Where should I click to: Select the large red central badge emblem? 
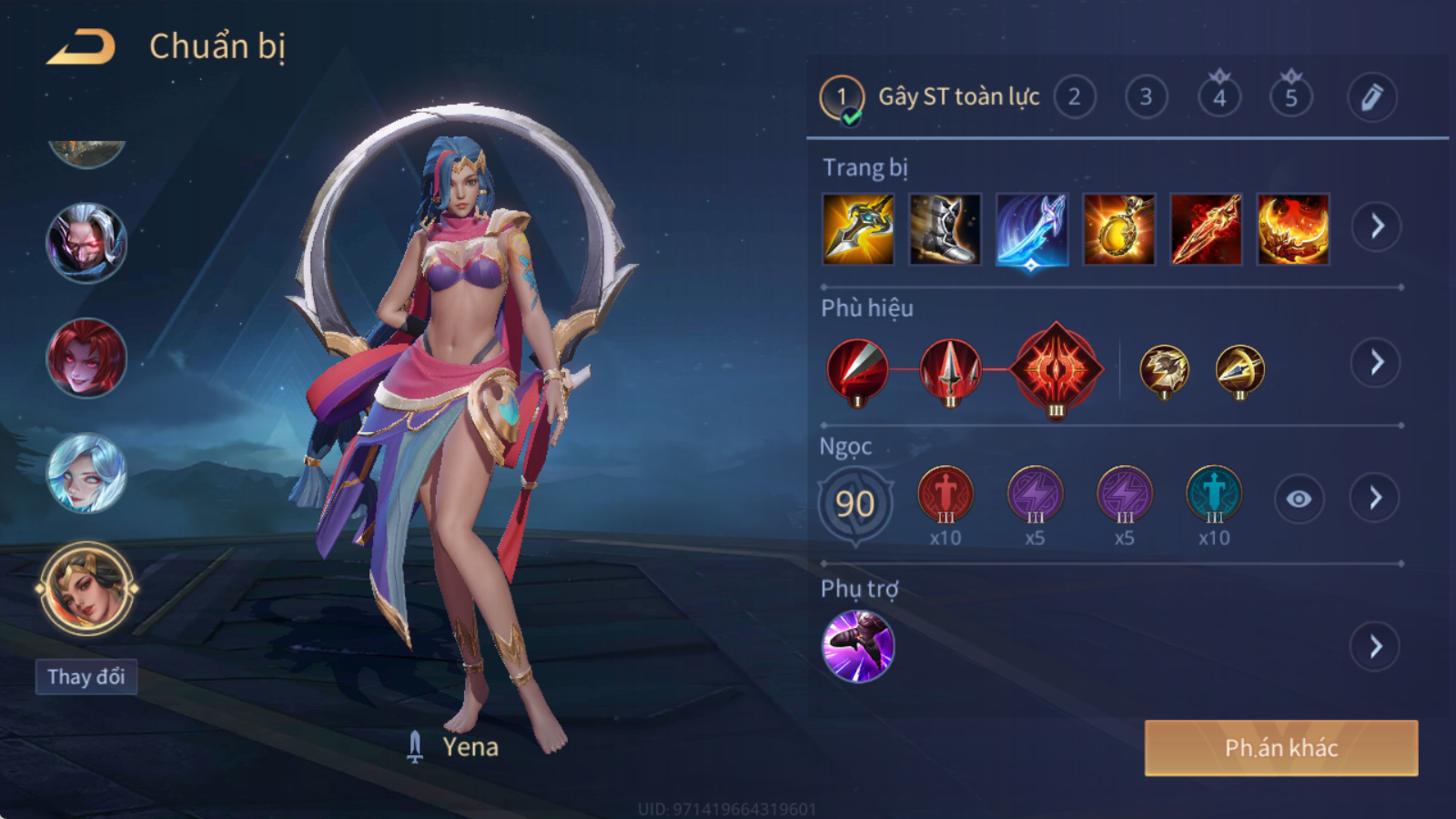tap(1056, 369)
